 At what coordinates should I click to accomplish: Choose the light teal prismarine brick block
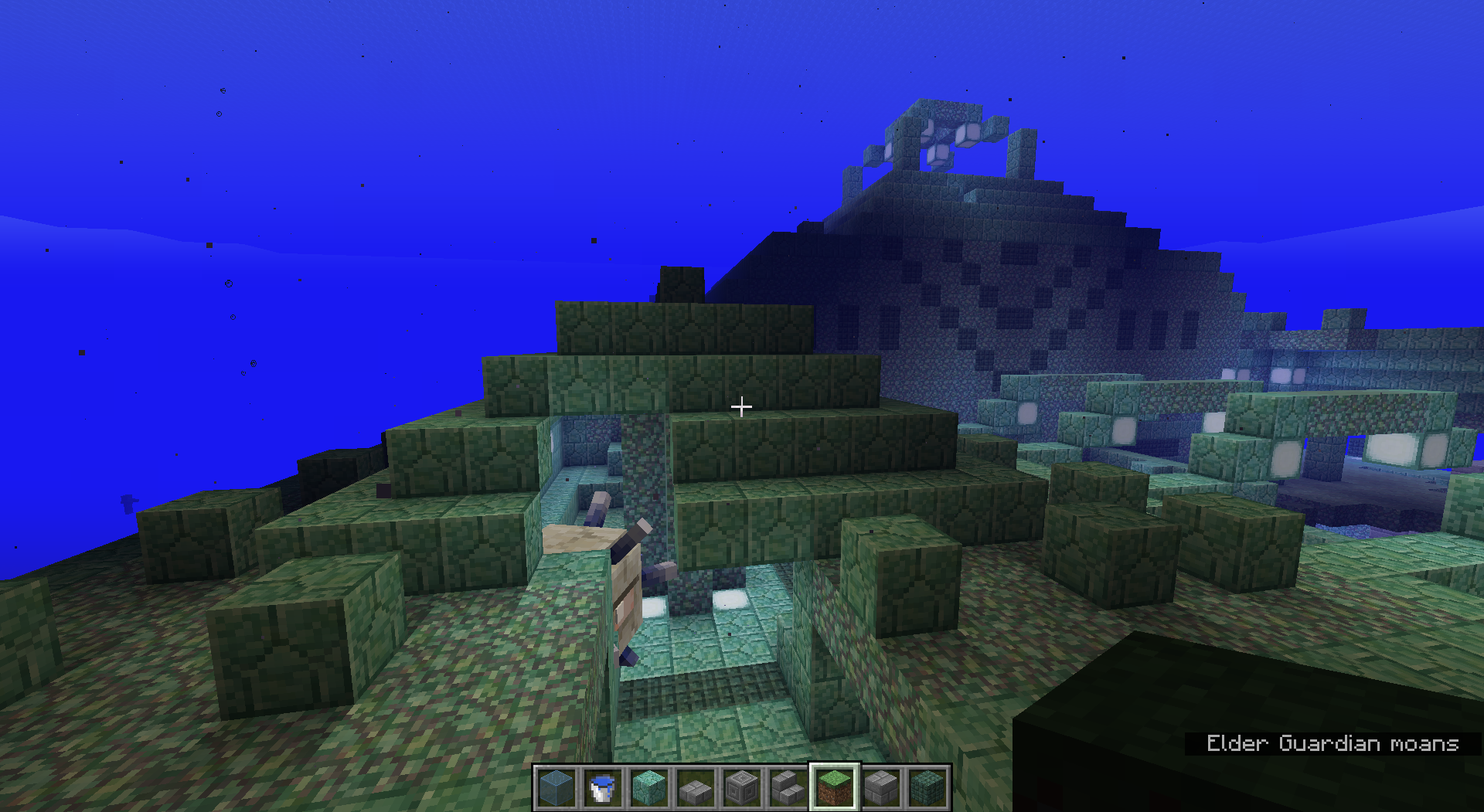click(x=649, y=787)
